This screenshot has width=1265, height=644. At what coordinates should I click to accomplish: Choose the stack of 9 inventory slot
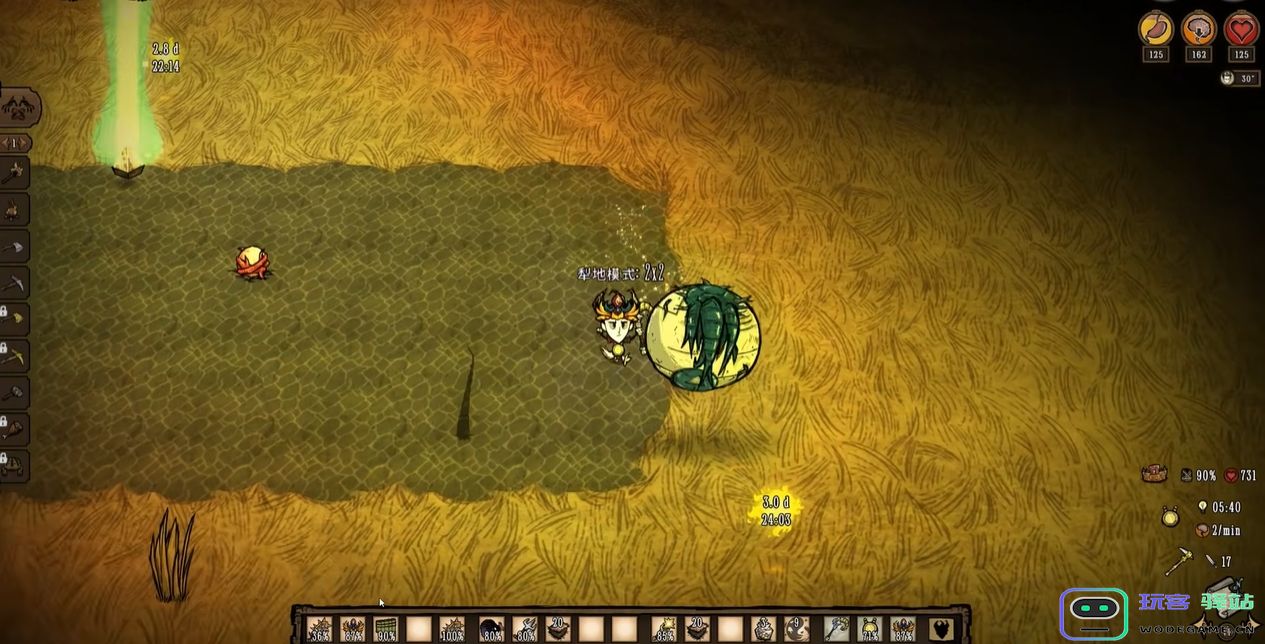[x=796, y=628]
